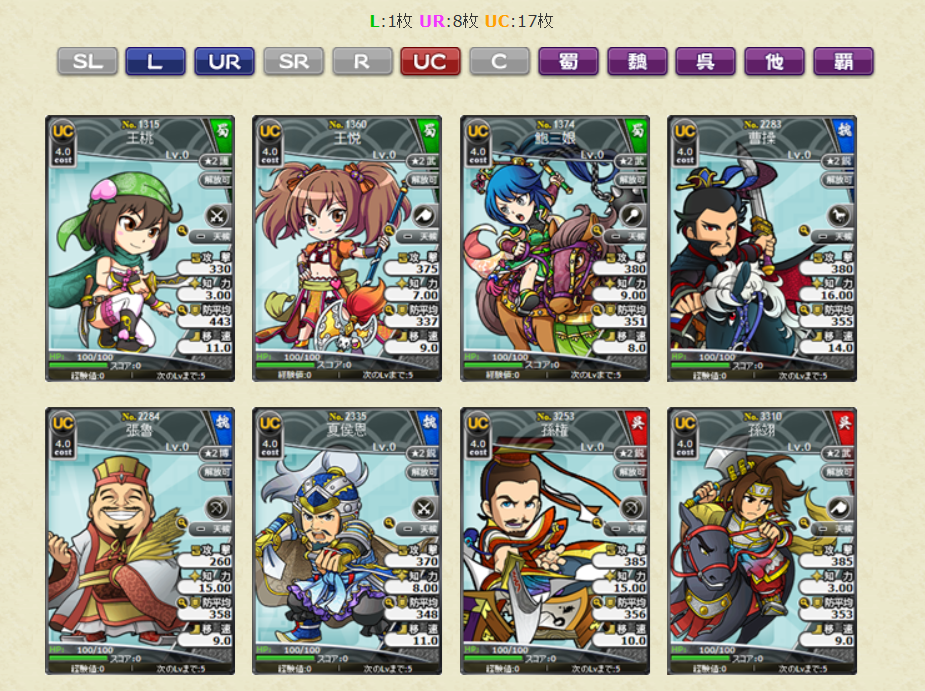Viewport: 925px width, 691px height.
Task: Select the 孫権 card No. 3253
Action: click(x=555, y=540)
